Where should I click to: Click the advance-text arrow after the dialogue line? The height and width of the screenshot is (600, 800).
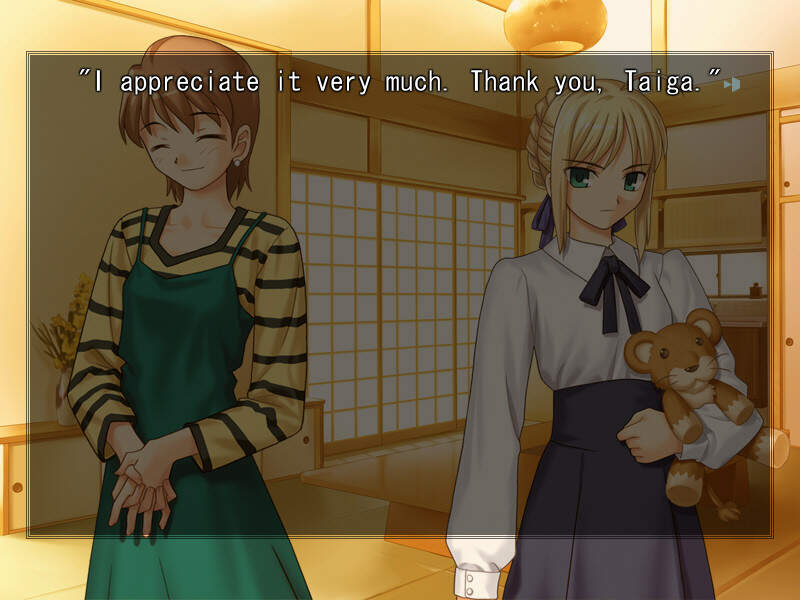tap(733, 85)
